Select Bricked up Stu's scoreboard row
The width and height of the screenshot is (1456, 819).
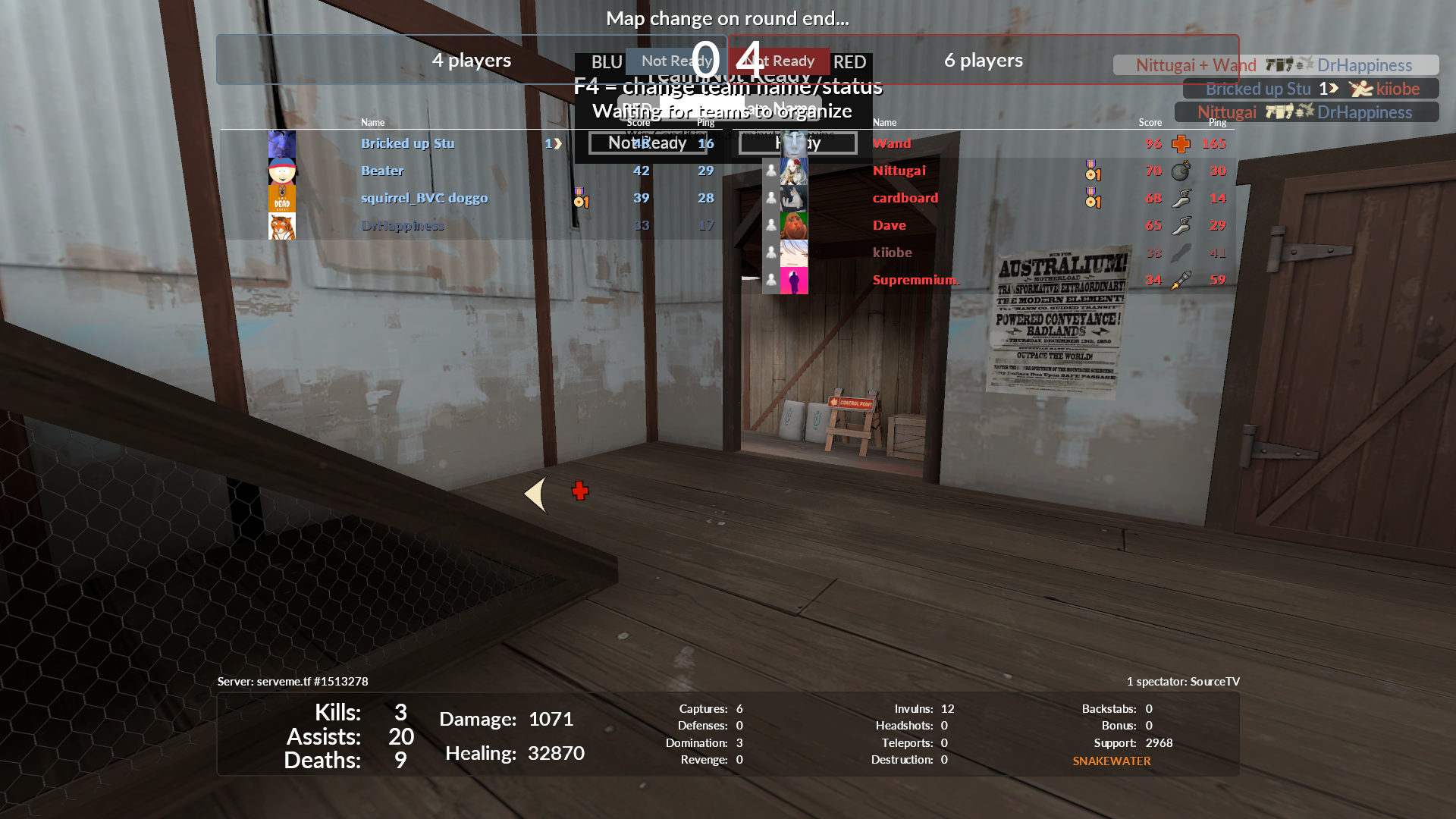[x=407, y=143]
